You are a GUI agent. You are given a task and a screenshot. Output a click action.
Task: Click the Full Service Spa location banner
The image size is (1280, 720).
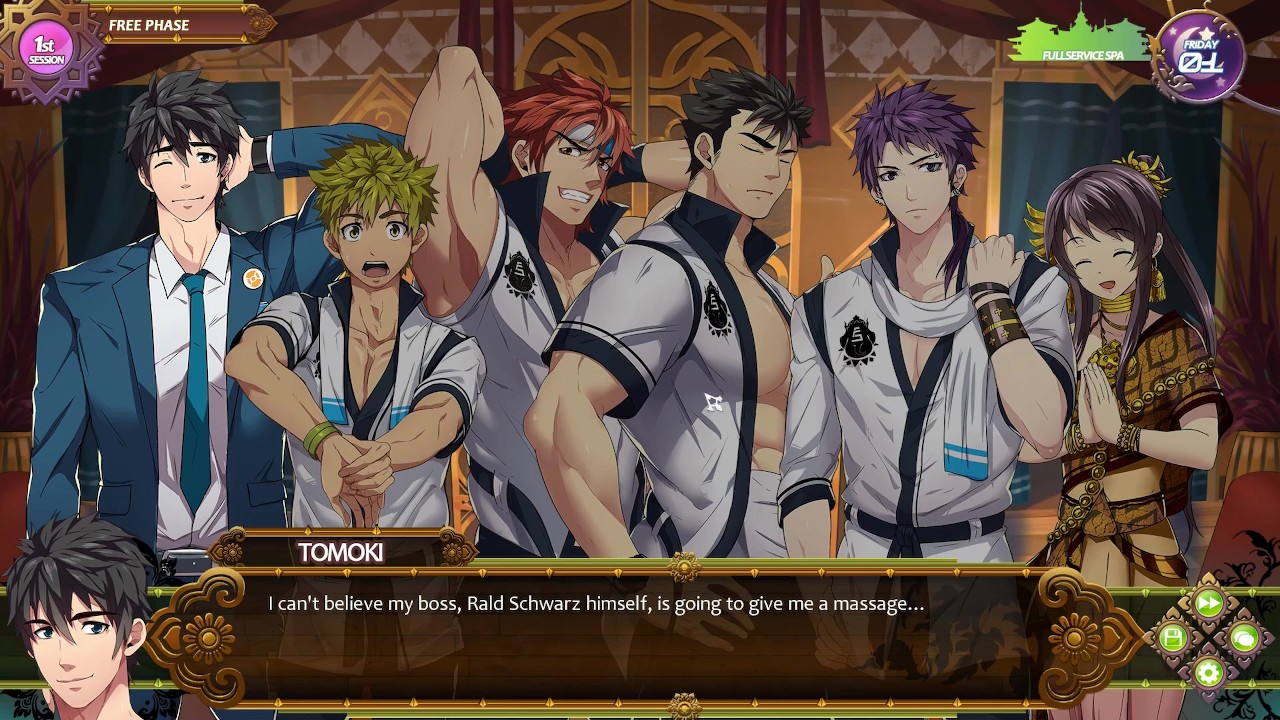click(1081, 44)
